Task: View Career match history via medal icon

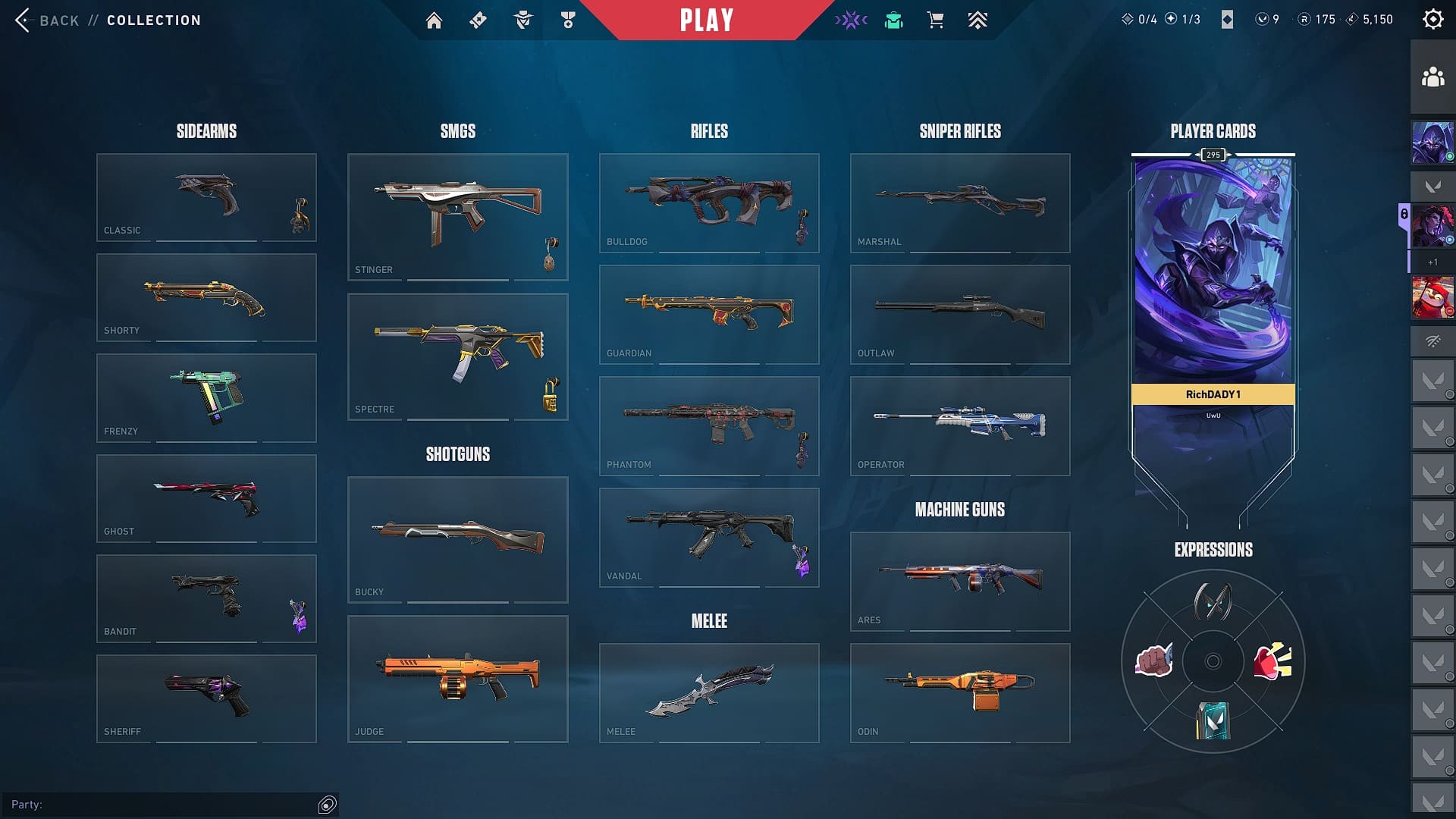Action: 566,20
